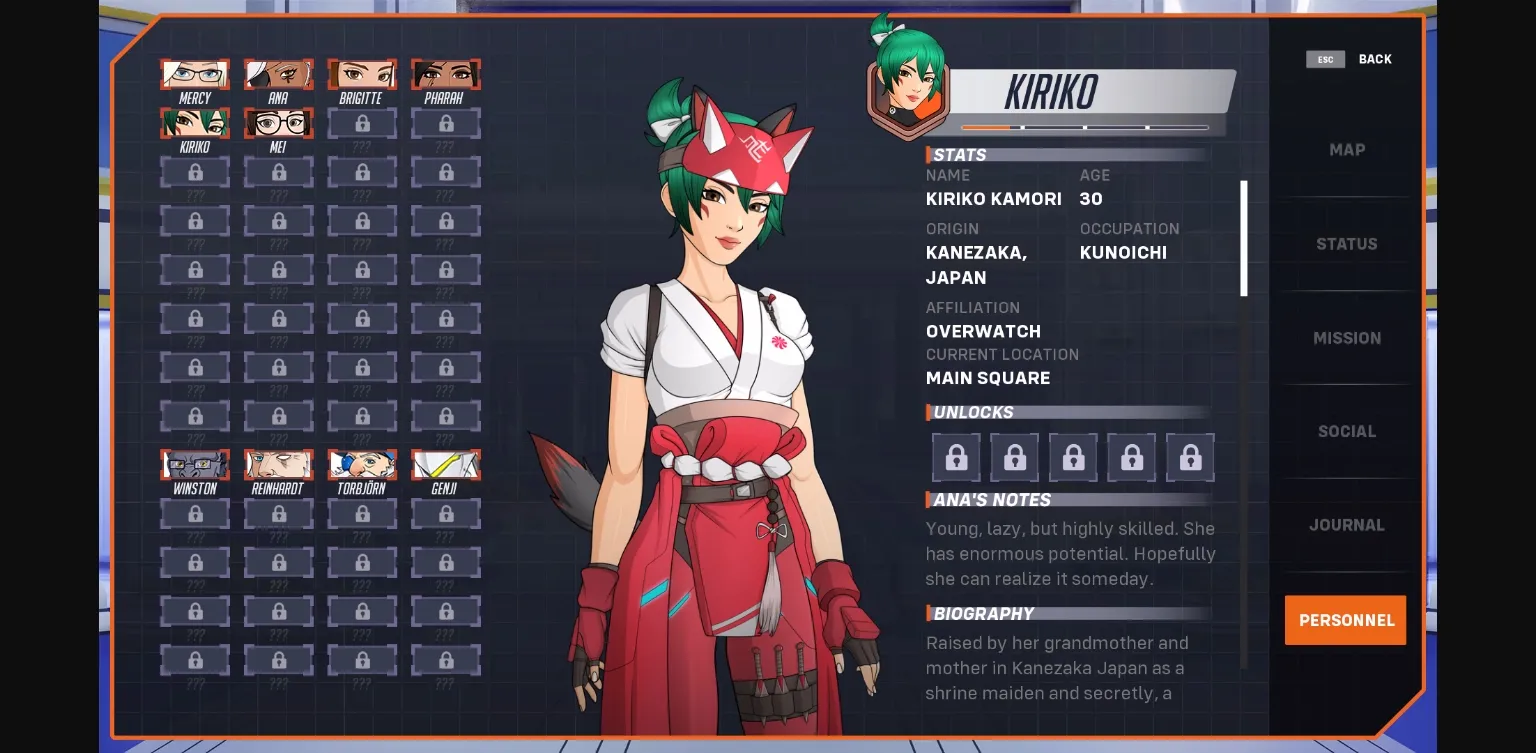Open the Mission menu

point(1346,338)
